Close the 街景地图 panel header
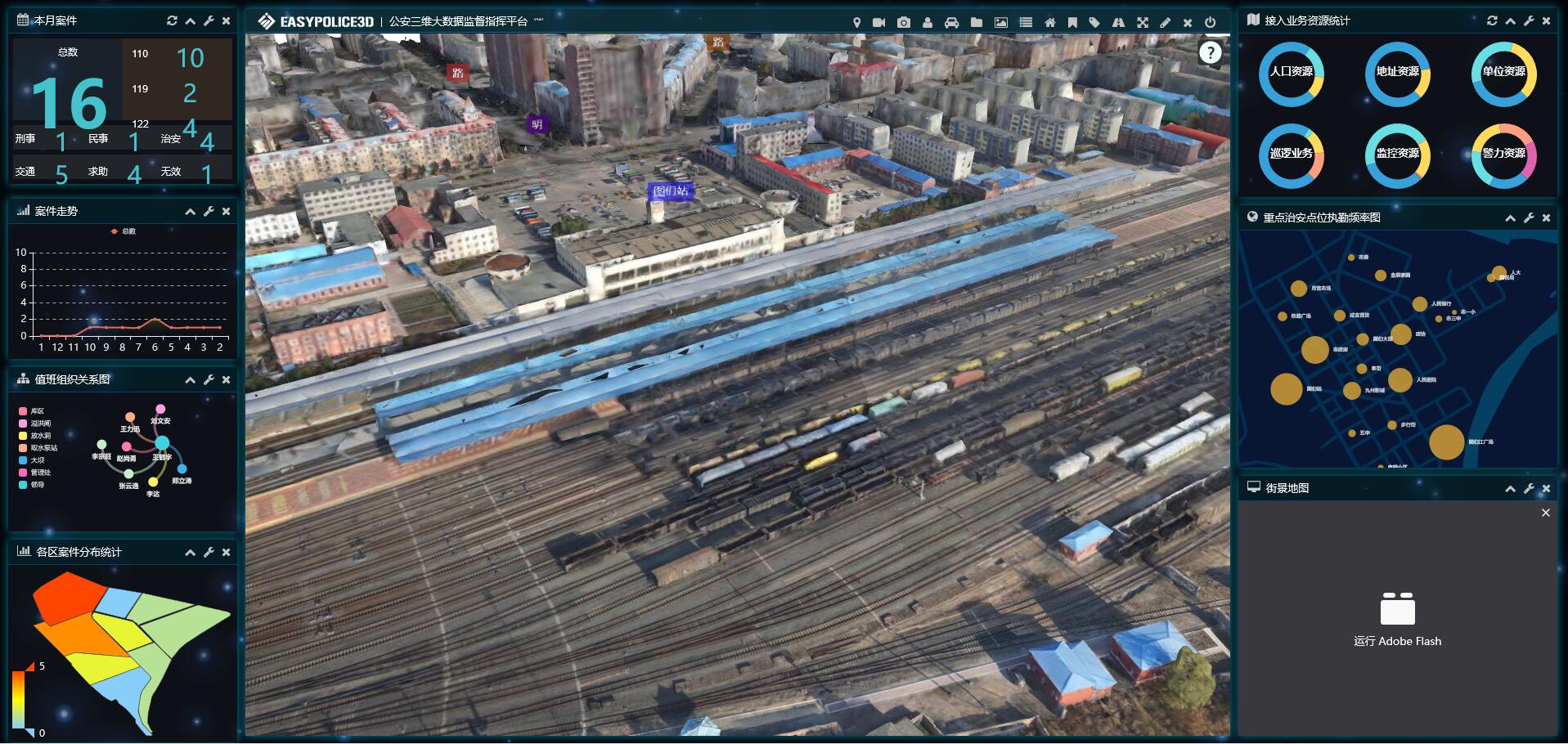This screenshot has width=1568, height=744. click(1546, 489)
